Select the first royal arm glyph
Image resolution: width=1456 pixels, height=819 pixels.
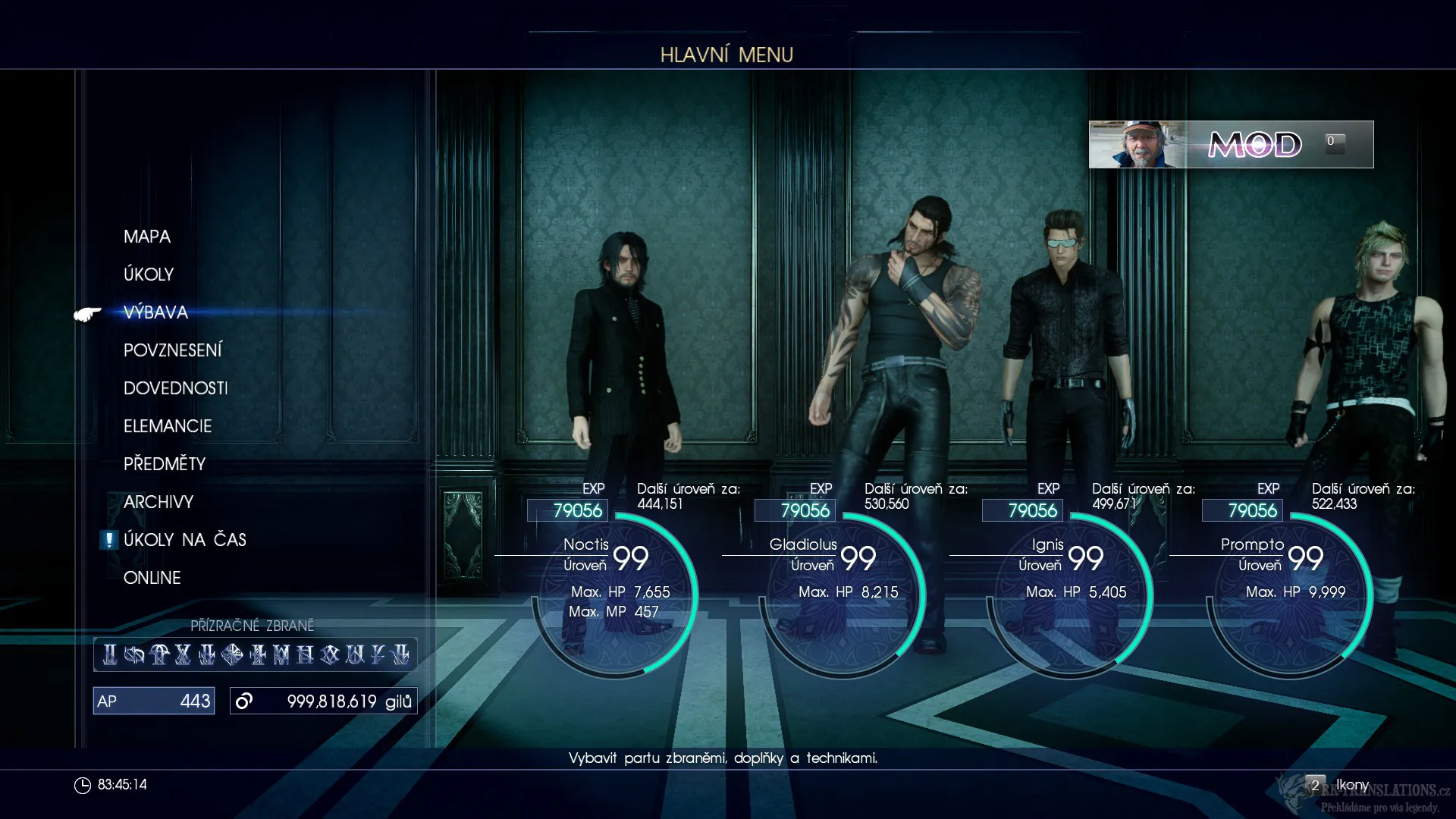(x=110, y=654)
